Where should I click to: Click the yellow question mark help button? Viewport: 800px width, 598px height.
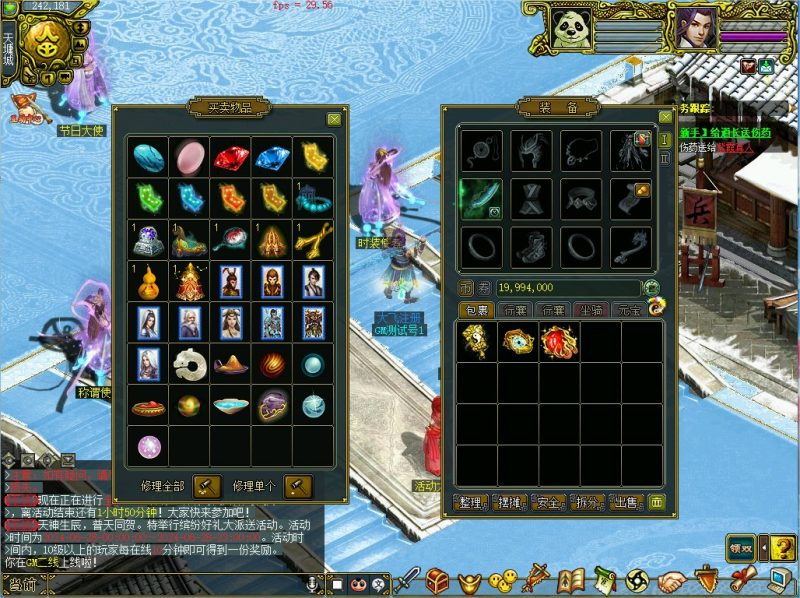[781, 547]
